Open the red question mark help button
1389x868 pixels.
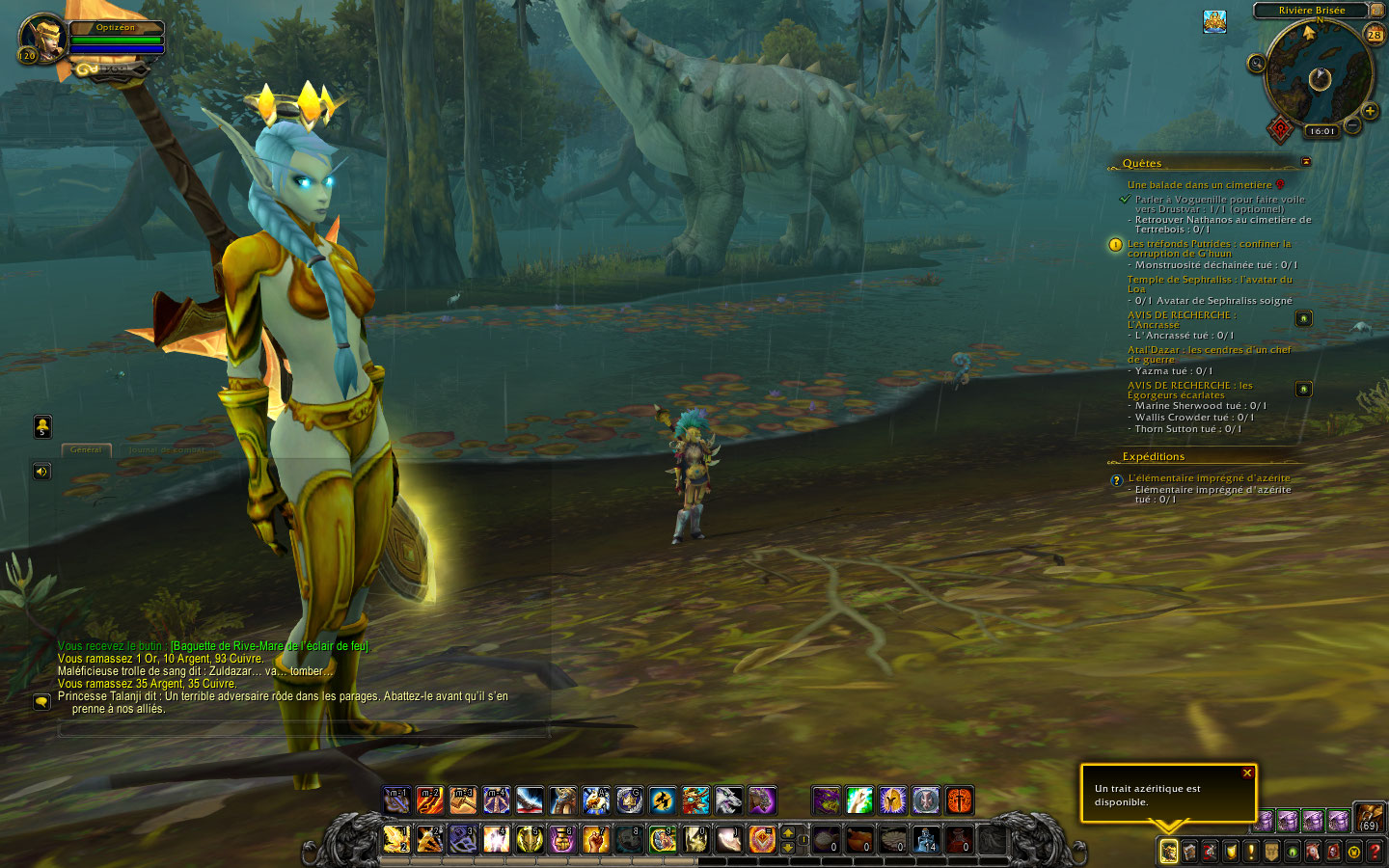(1375, 852)
